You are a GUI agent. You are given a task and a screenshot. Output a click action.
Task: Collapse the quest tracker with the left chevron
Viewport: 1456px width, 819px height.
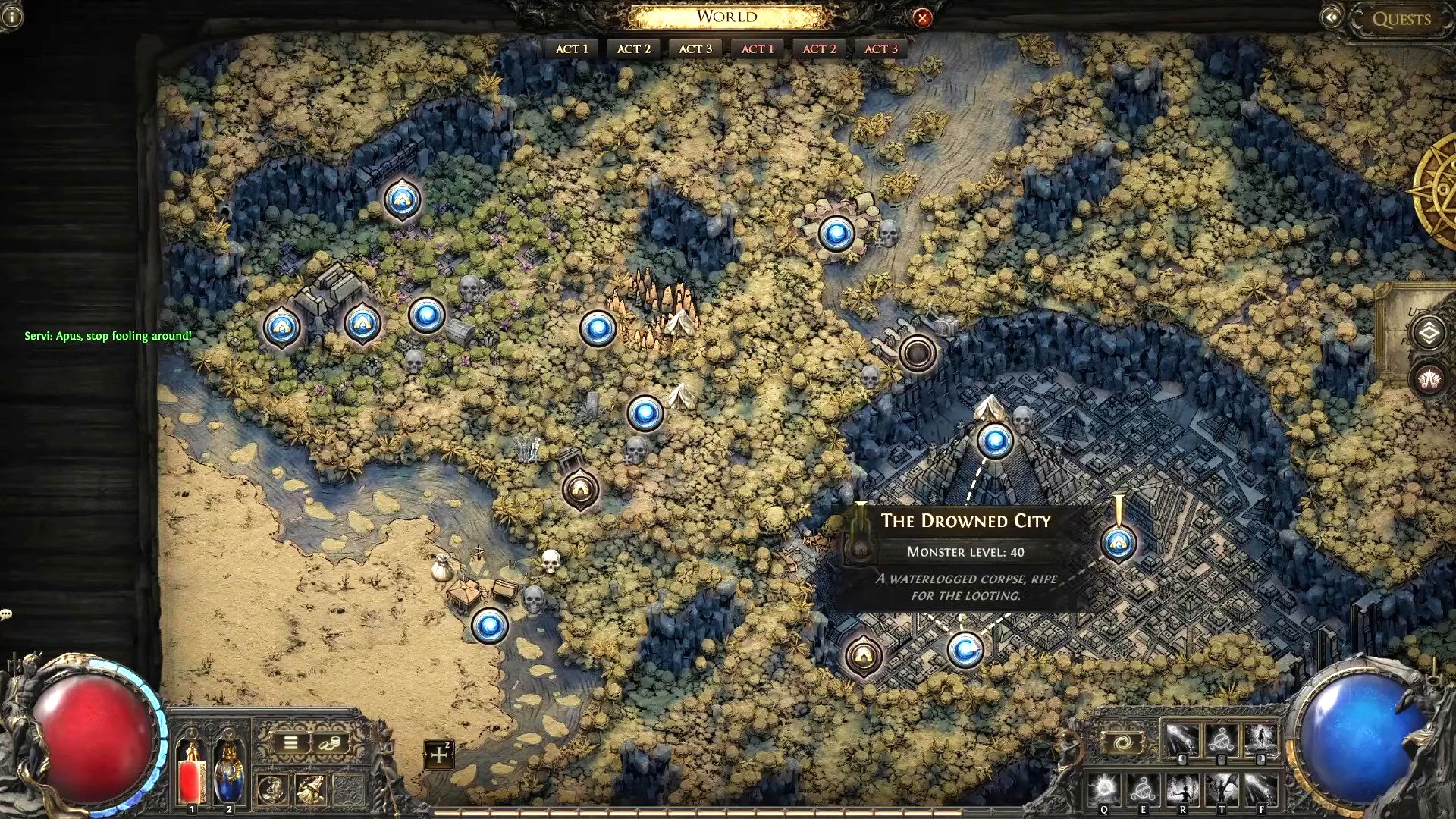point(1332,16)
